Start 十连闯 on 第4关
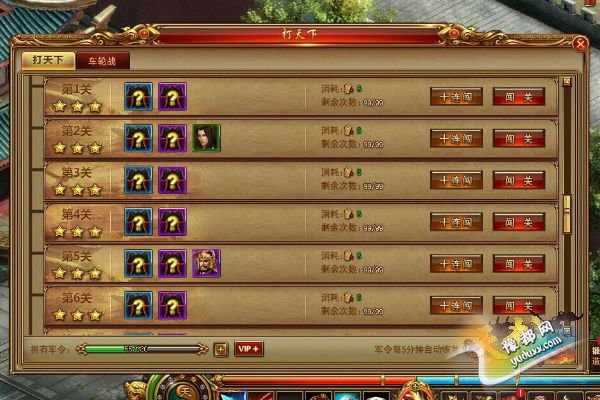This screenshot has height=400, width=600. 457,222
